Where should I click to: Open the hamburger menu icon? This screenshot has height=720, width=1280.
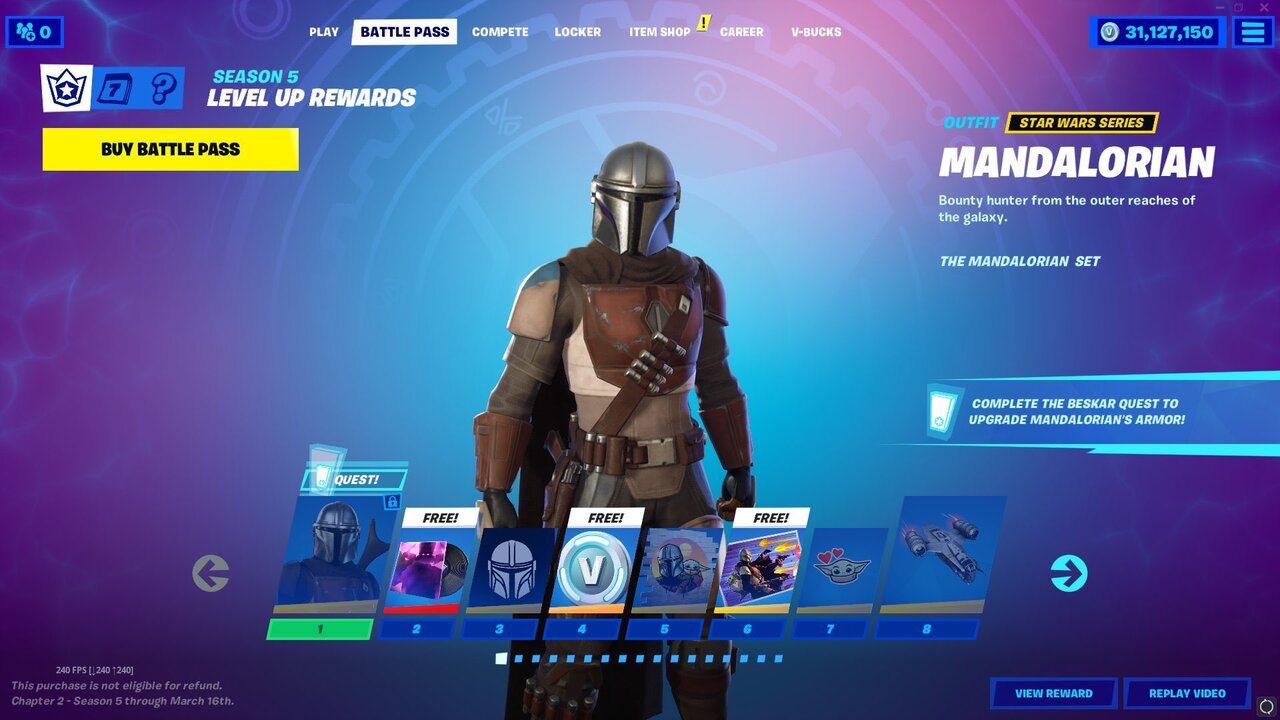1252,31
